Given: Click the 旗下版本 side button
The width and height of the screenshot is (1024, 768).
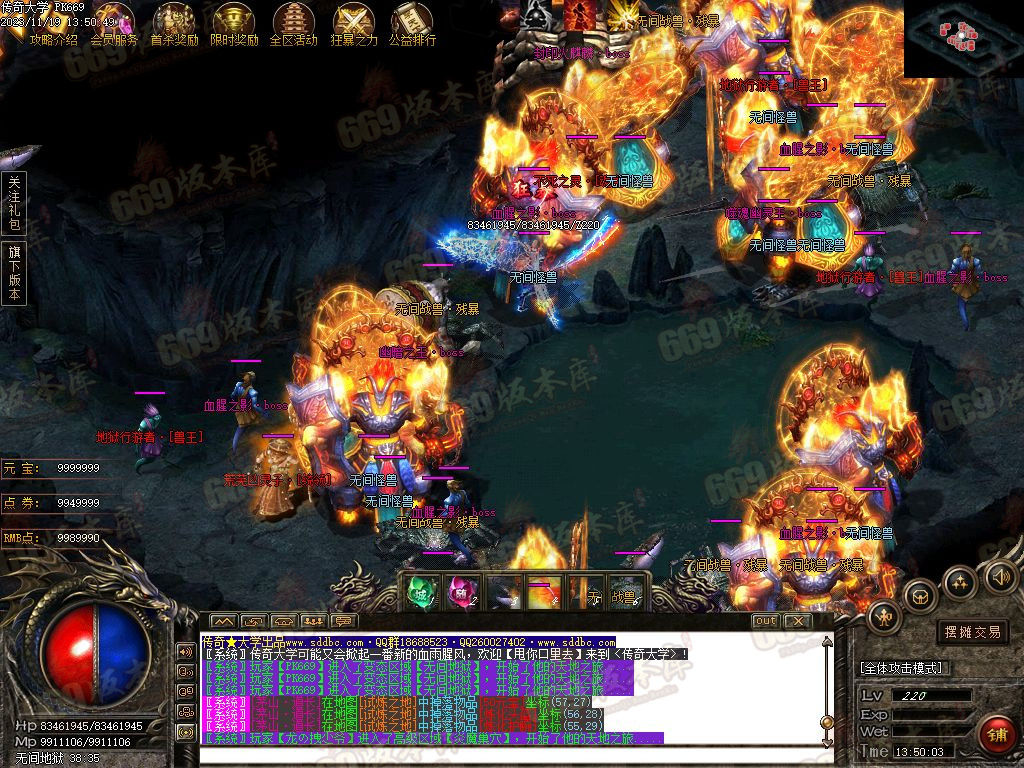Looking at the screenshot, I should 14,272.
